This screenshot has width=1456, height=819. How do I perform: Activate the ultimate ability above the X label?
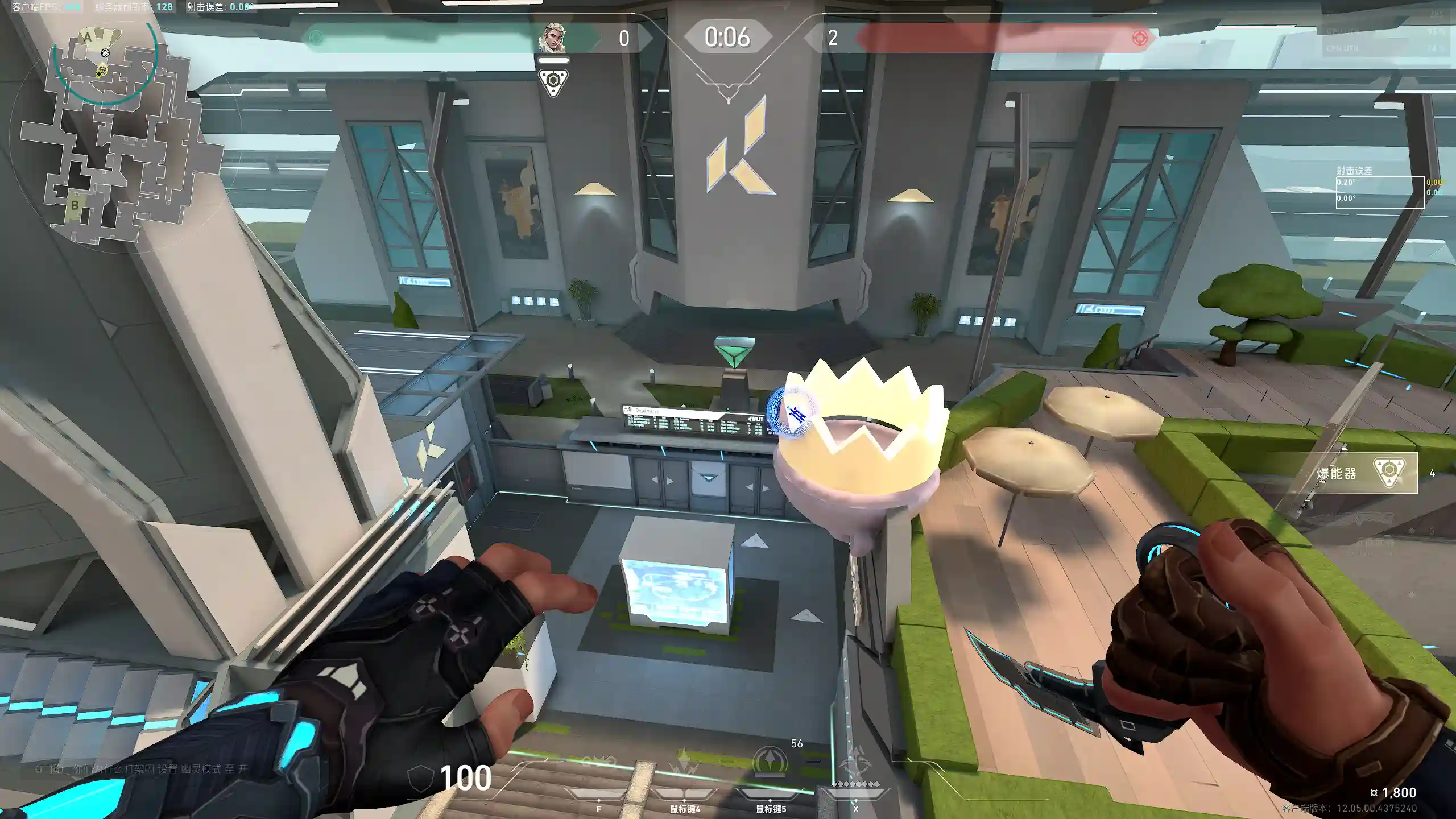click(x=855, y=764)
